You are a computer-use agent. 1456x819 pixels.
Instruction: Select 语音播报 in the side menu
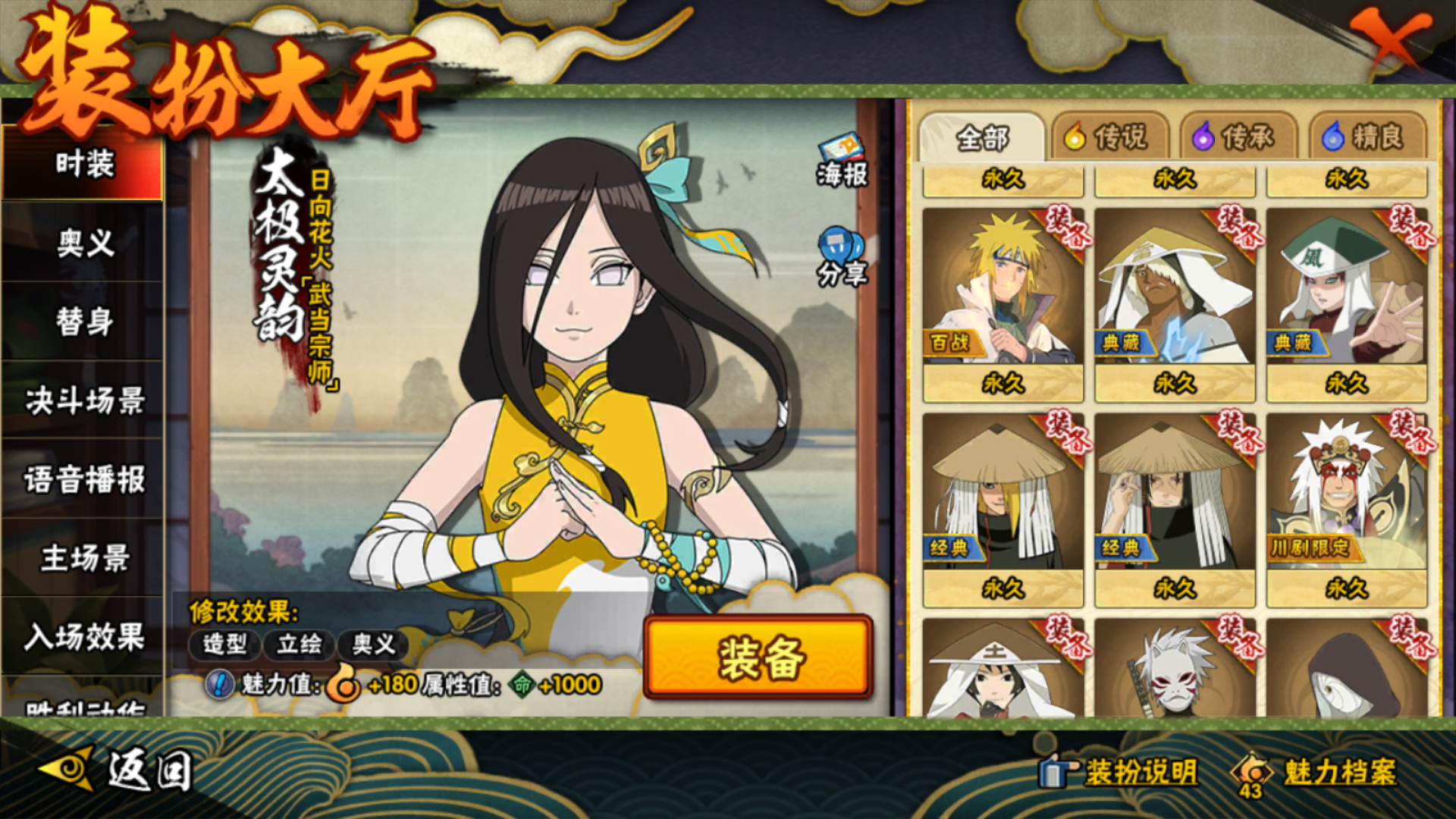(x=83, y=479)
